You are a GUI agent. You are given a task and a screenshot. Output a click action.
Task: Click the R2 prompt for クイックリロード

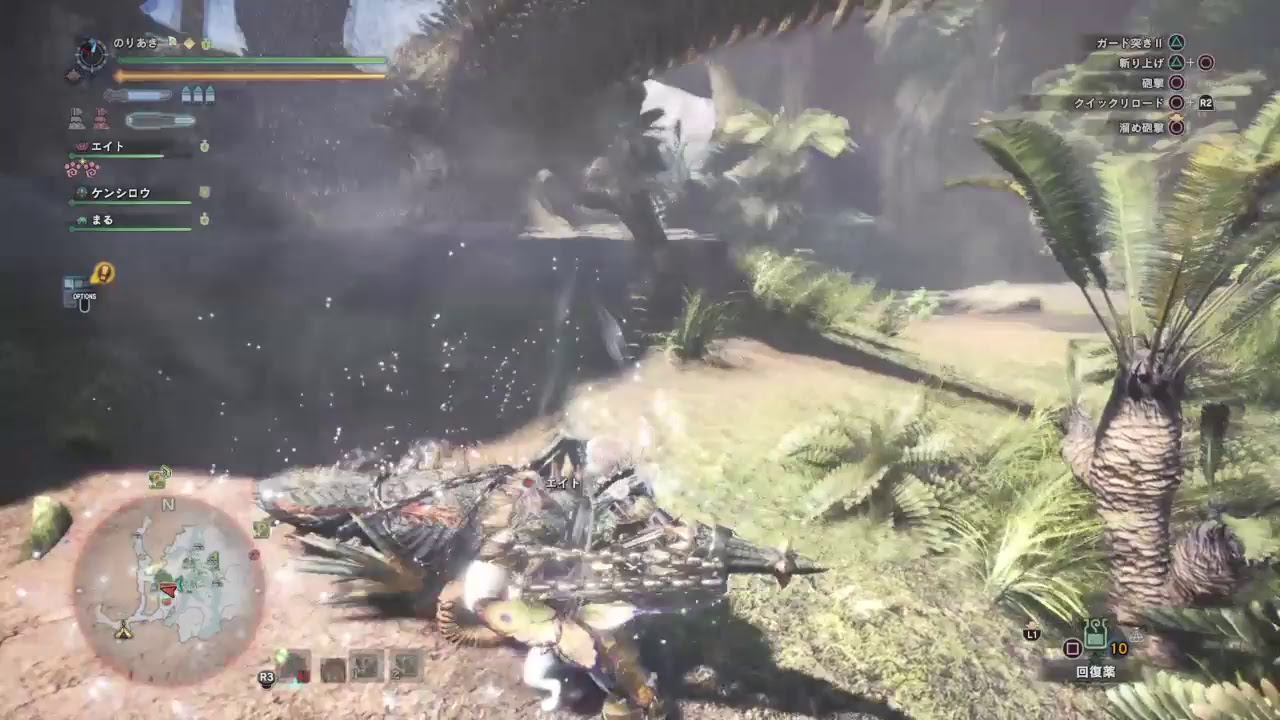[1206, 103]
